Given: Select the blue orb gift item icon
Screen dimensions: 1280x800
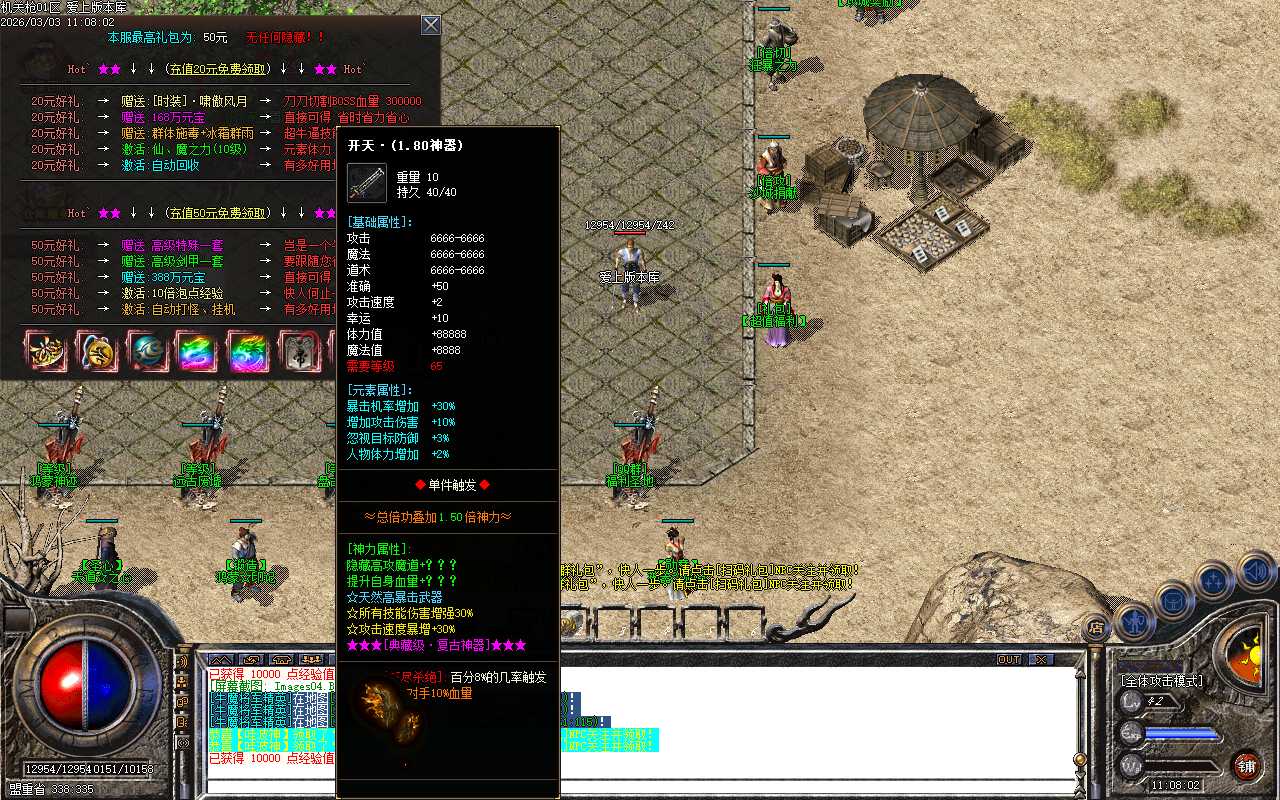Looking at the screenshot, I should (147, 352).
